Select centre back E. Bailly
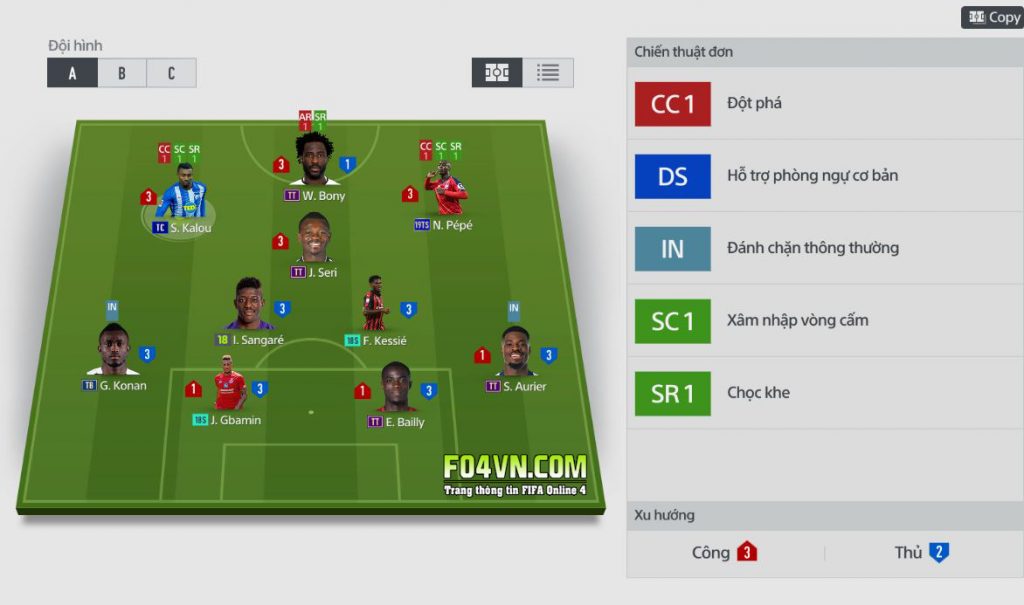Screen dimensions: 1024x605 (396, 389)
